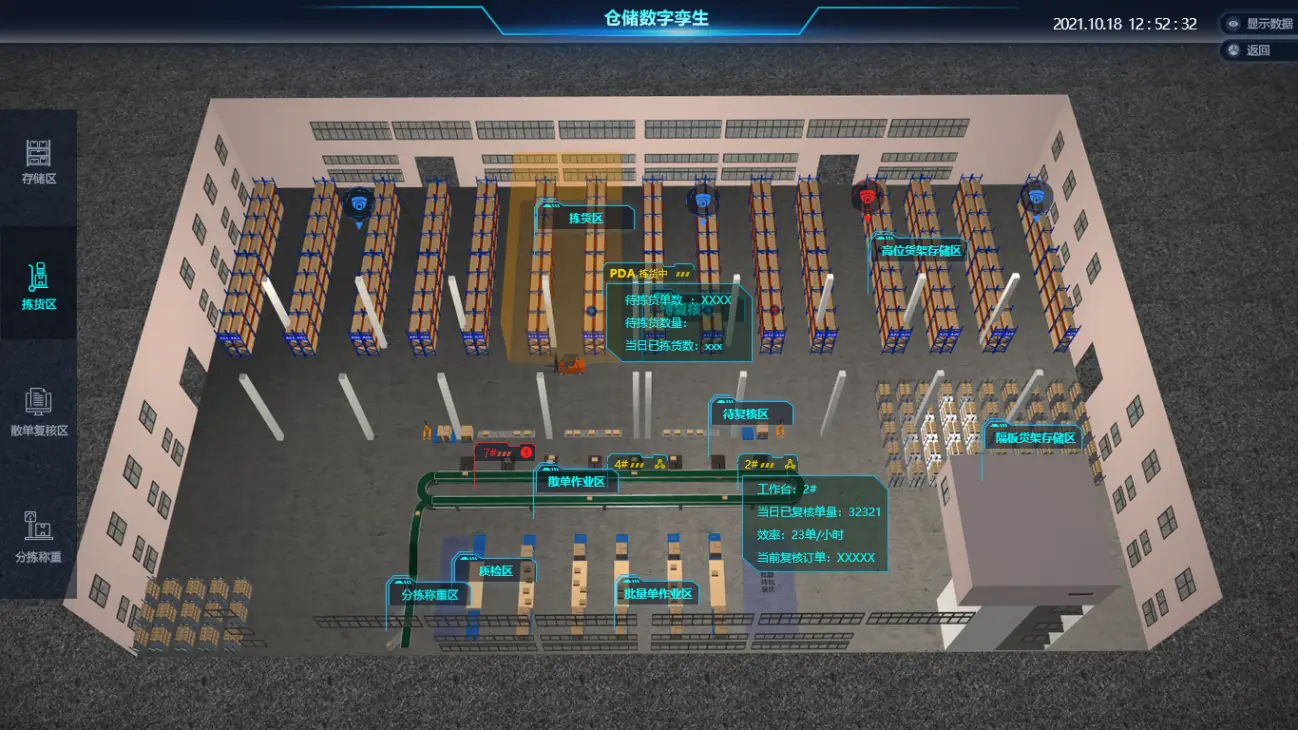Choose the 质检区 zone label
The image size is (1298, 730).
495,571
